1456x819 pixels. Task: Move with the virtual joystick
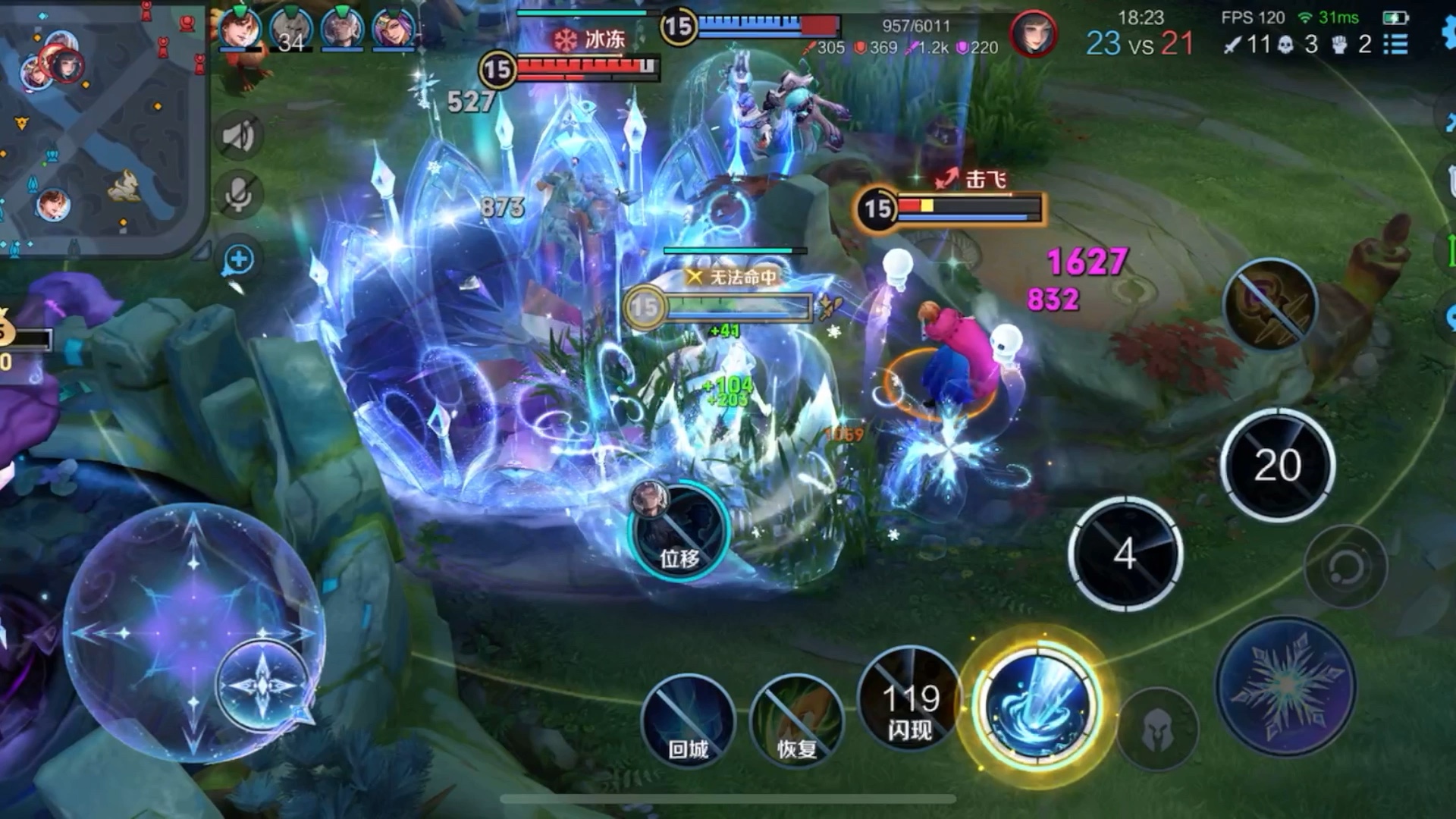[194, 632]
